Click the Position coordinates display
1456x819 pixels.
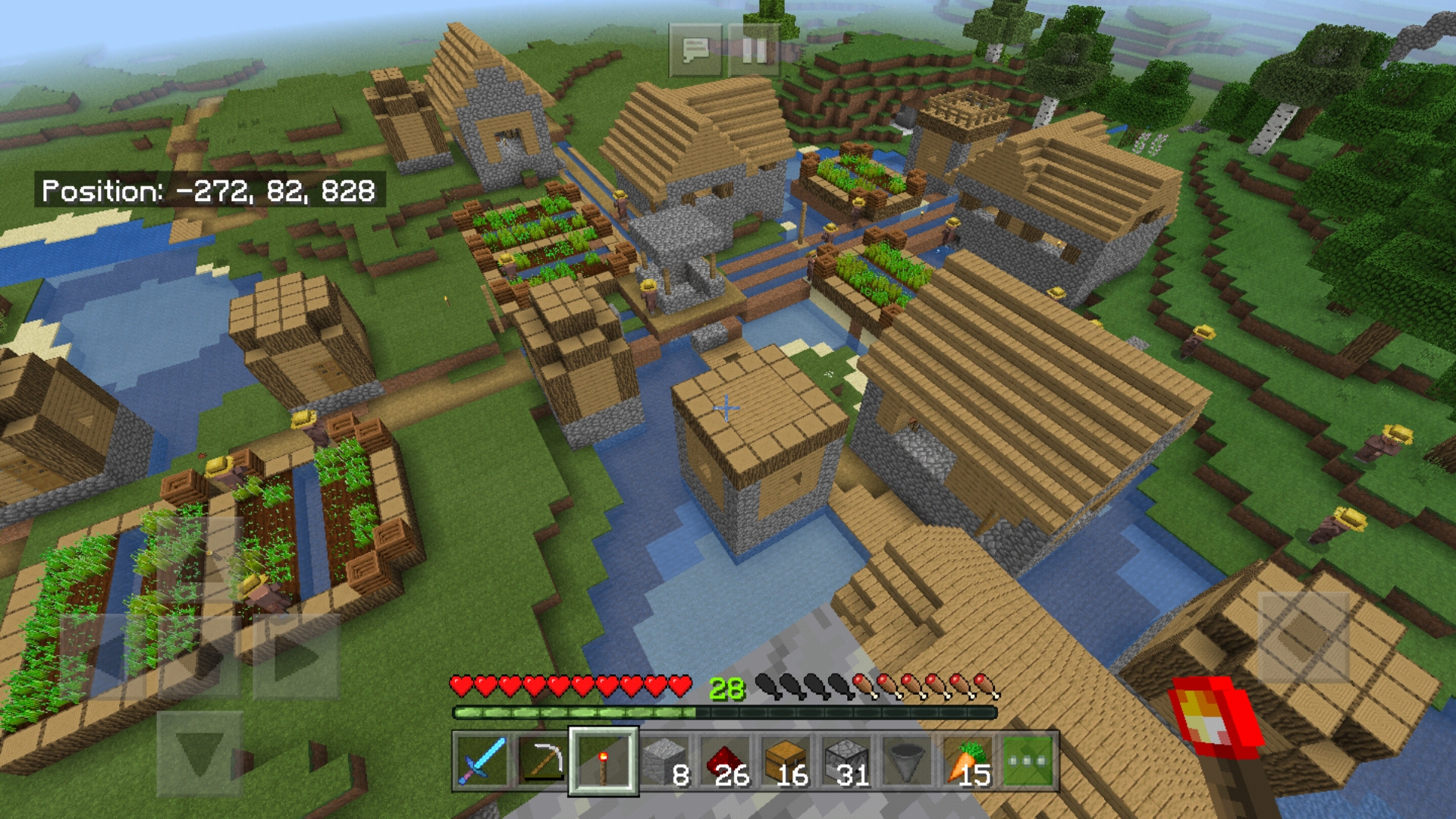[x=209, y=193]
